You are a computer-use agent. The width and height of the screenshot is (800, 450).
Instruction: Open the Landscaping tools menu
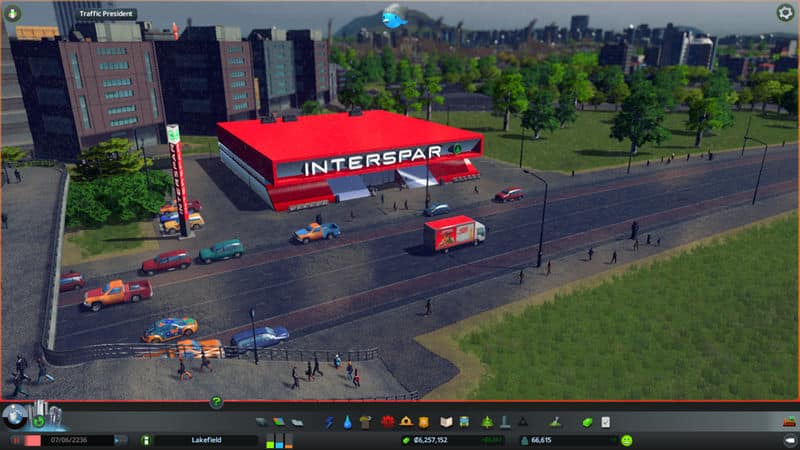point(555,422)
